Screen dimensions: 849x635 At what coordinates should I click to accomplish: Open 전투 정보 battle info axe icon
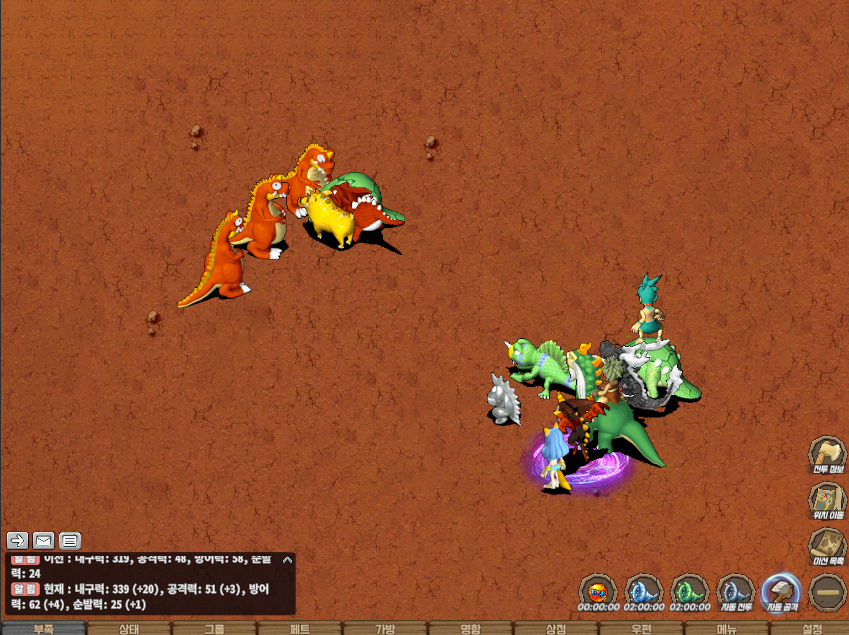[827, 455]
